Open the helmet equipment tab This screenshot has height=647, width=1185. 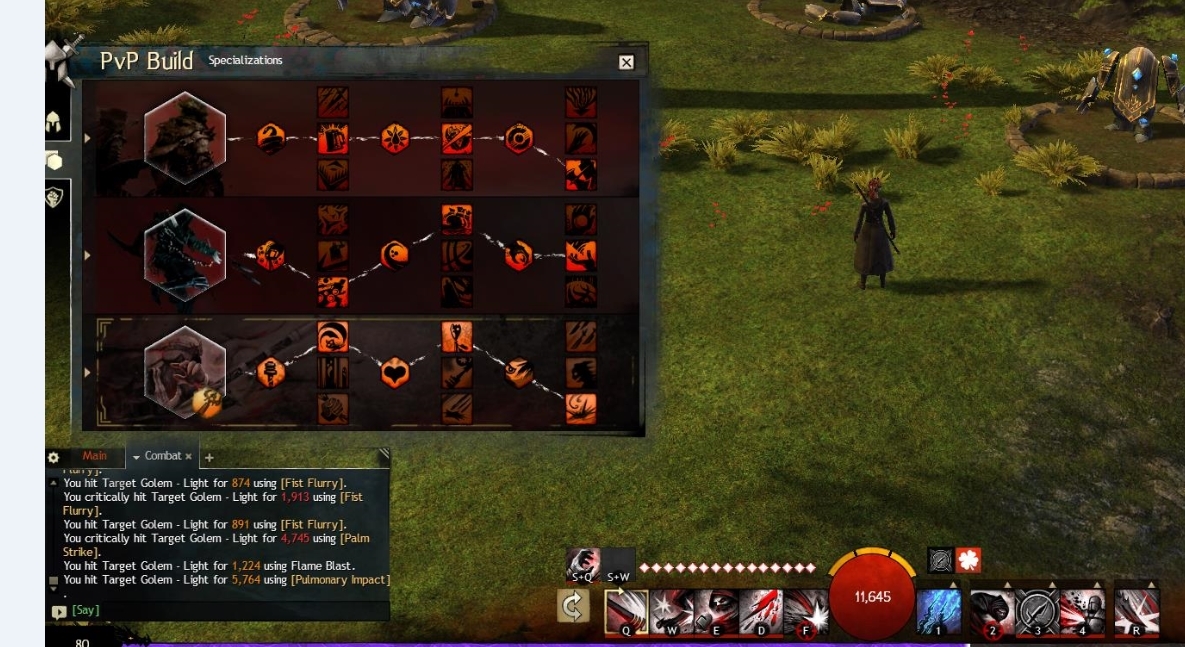pyautogui.click(x=54, y=124)
